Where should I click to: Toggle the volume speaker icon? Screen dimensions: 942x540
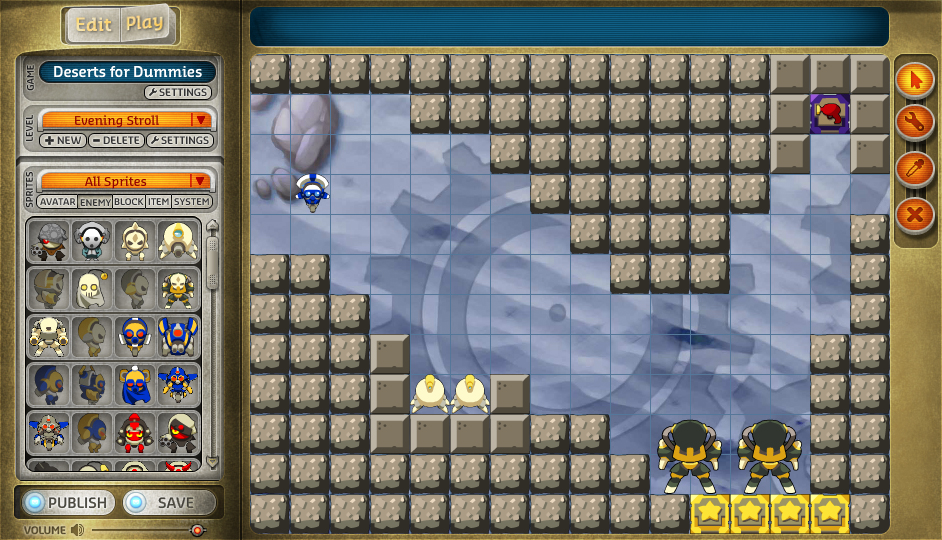tap(77, 530)
